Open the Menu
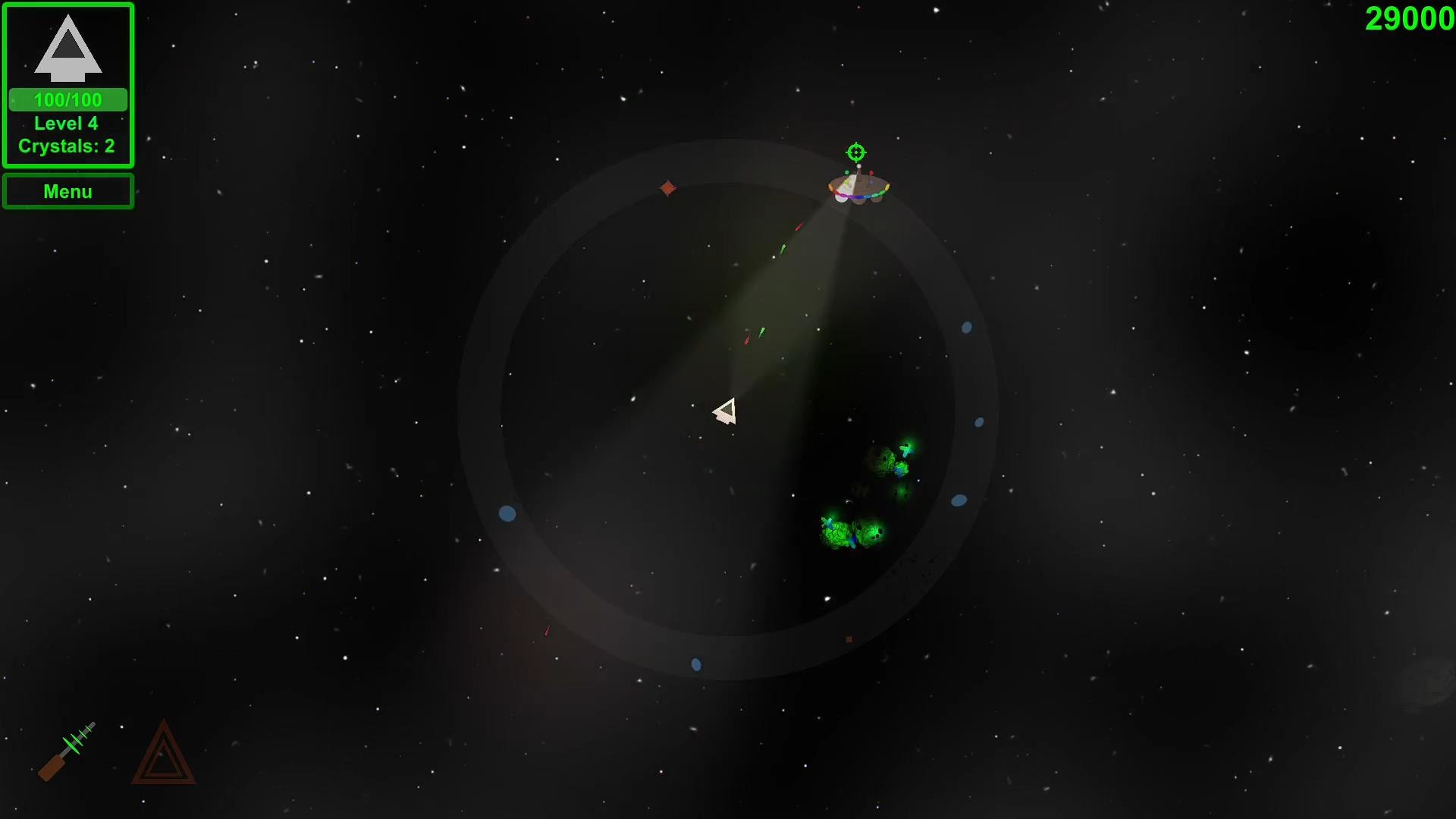This screenshot has height=819, width=1456. coord(67,191)
